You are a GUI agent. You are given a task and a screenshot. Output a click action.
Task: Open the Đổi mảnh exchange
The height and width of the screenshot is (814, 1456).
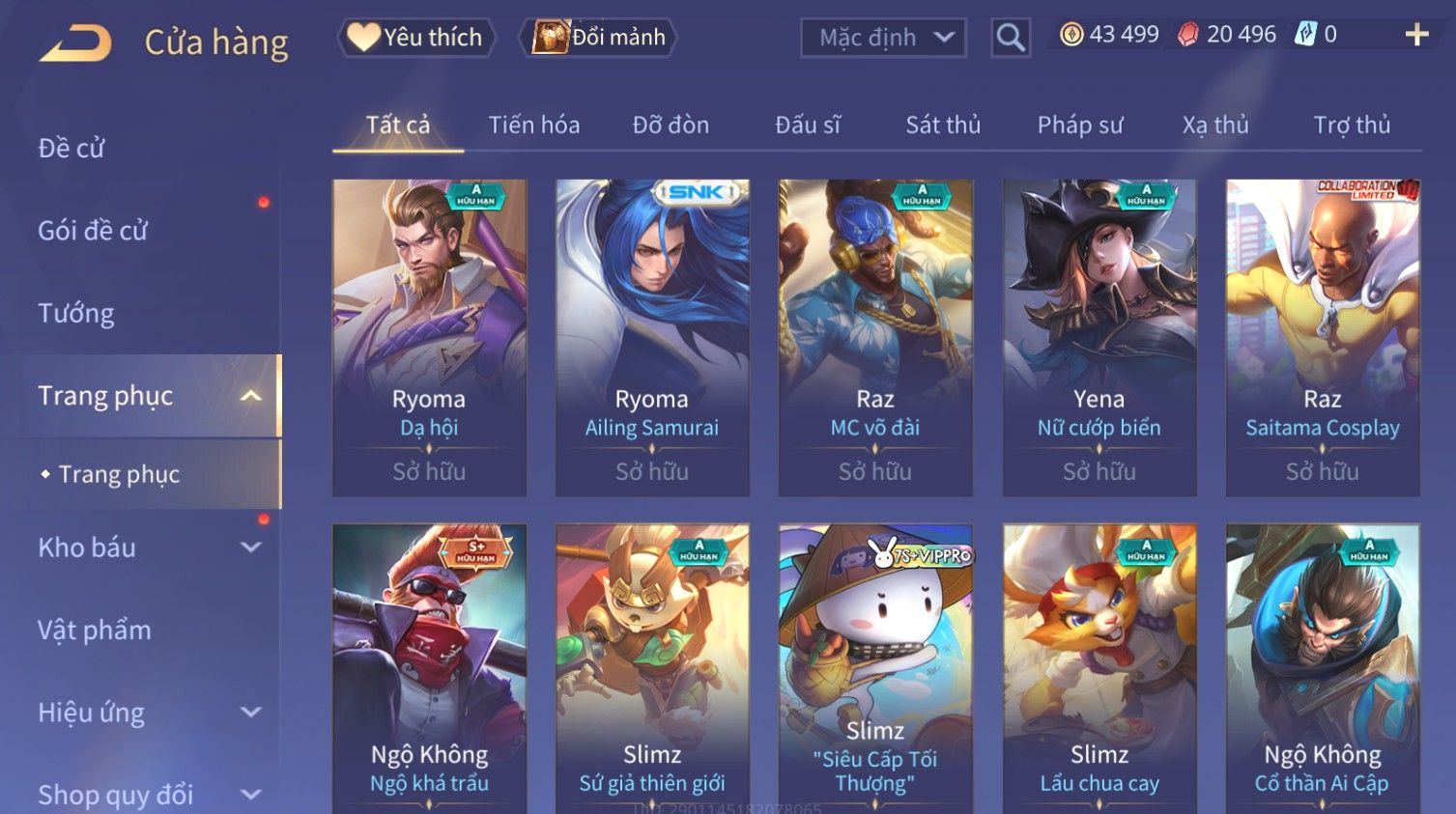(x=598, y=38)
